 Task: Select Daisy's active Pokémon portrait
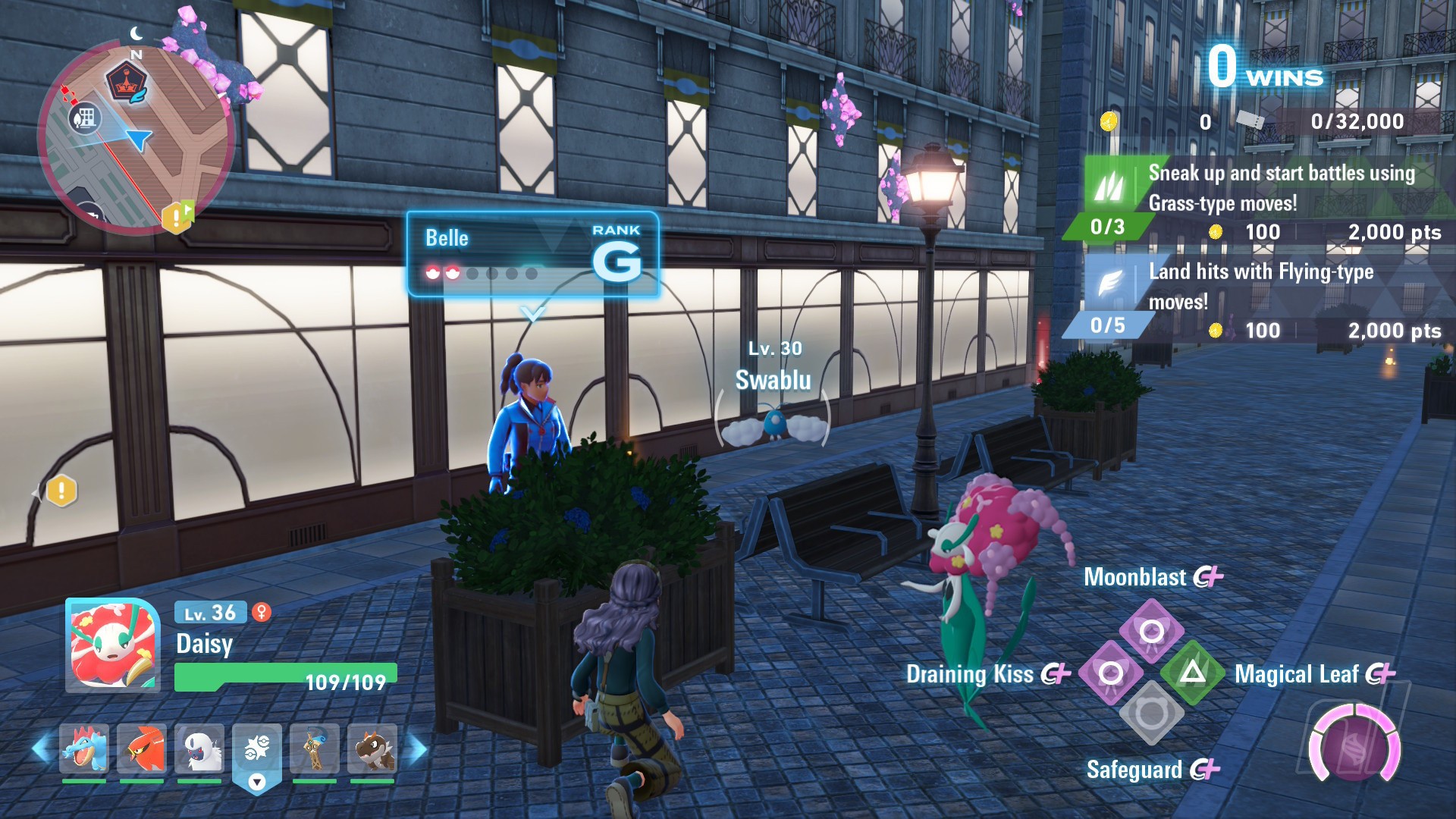[113, 645]
